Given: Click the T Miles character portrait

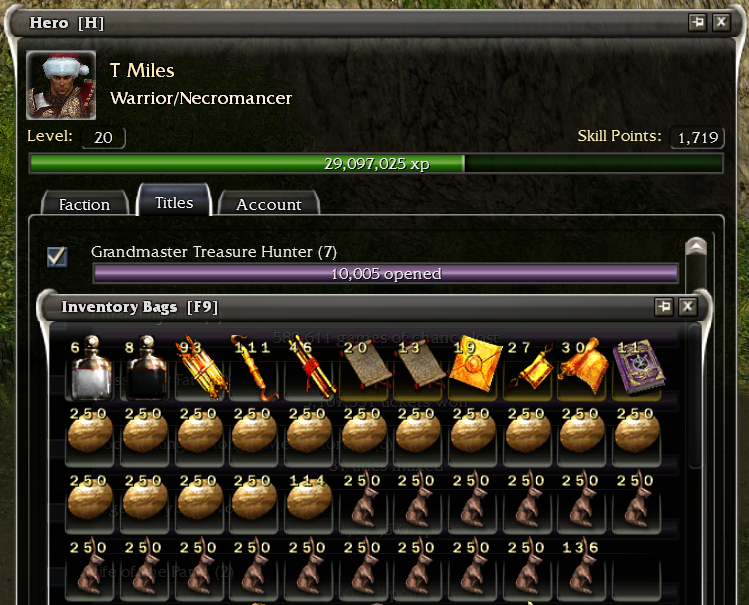Looking at the screenshot, I should 61,85.
